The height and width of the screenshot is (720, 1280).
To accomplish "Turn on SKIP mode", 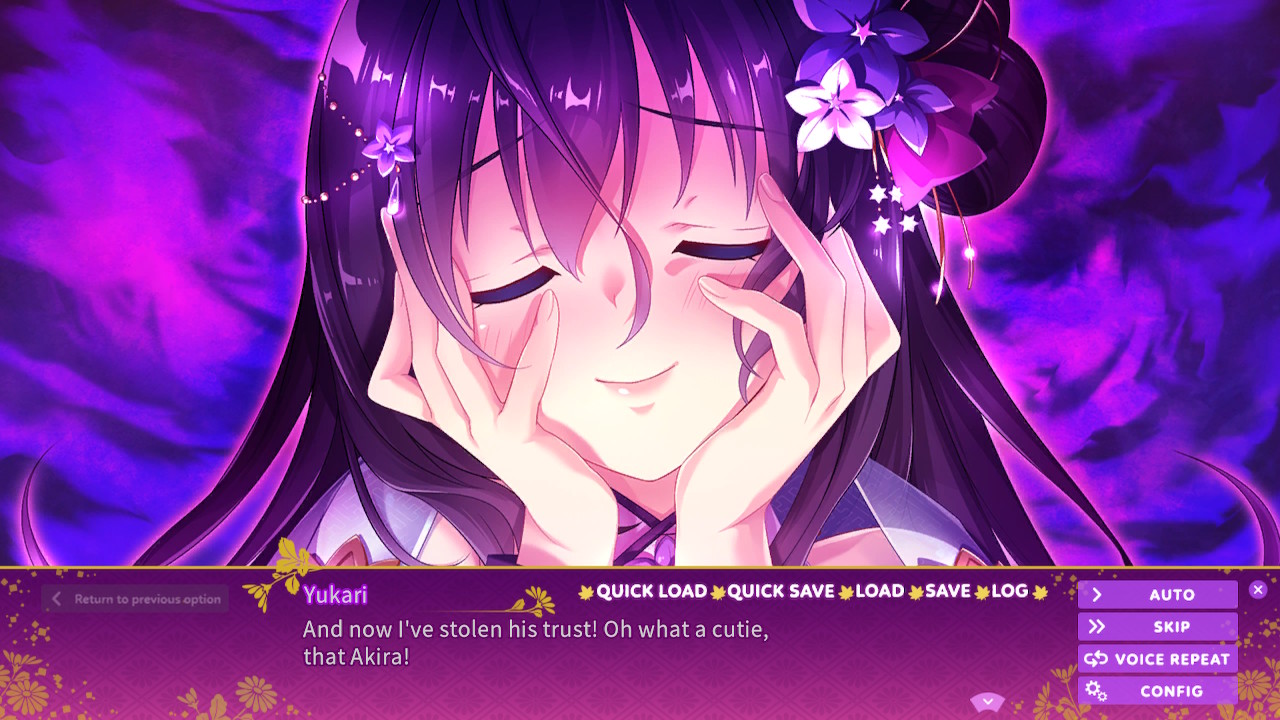I will tap(1170, 627).
